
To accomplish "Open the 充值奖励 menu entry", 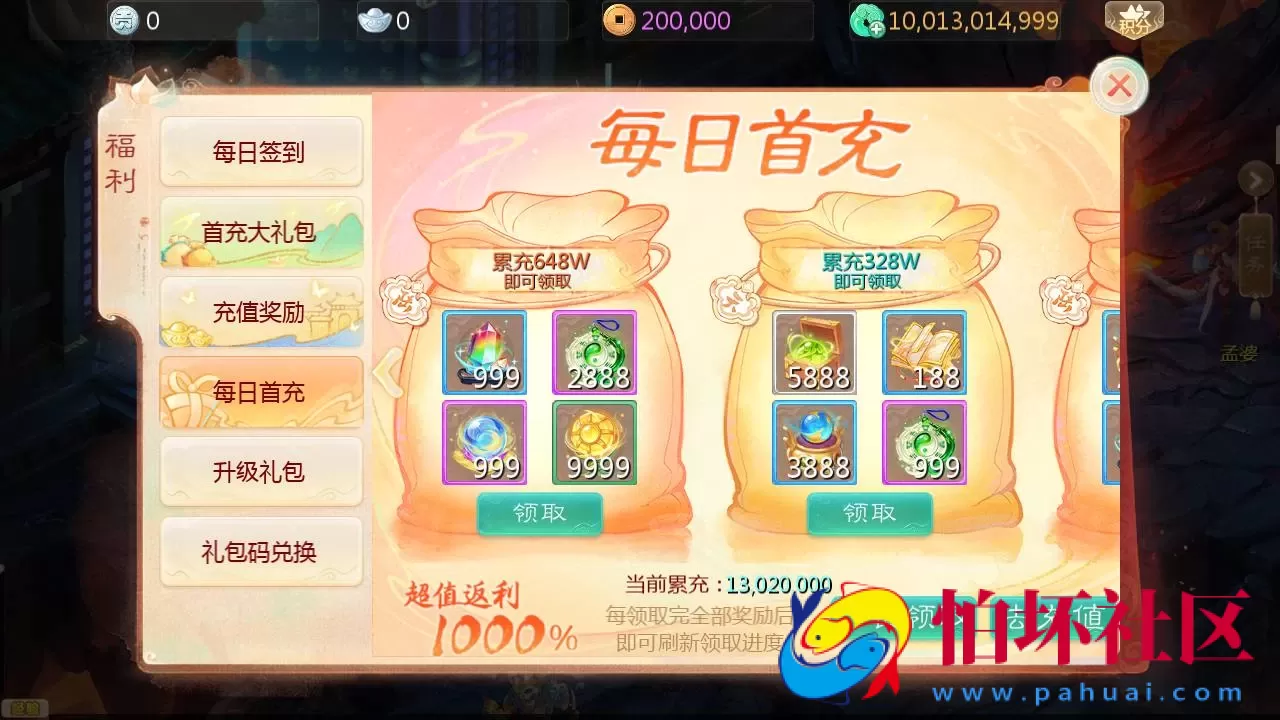I will click(x=260, y=312).
